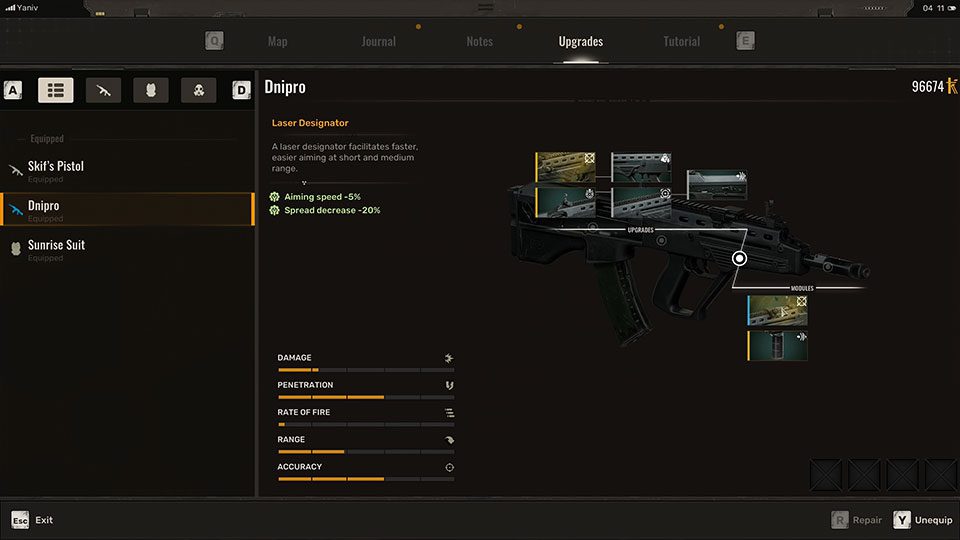This screenshot has height=540, width=960.
Task: Select the Upgrades tab
Action: pyautogui.click(x=580, y=42)
